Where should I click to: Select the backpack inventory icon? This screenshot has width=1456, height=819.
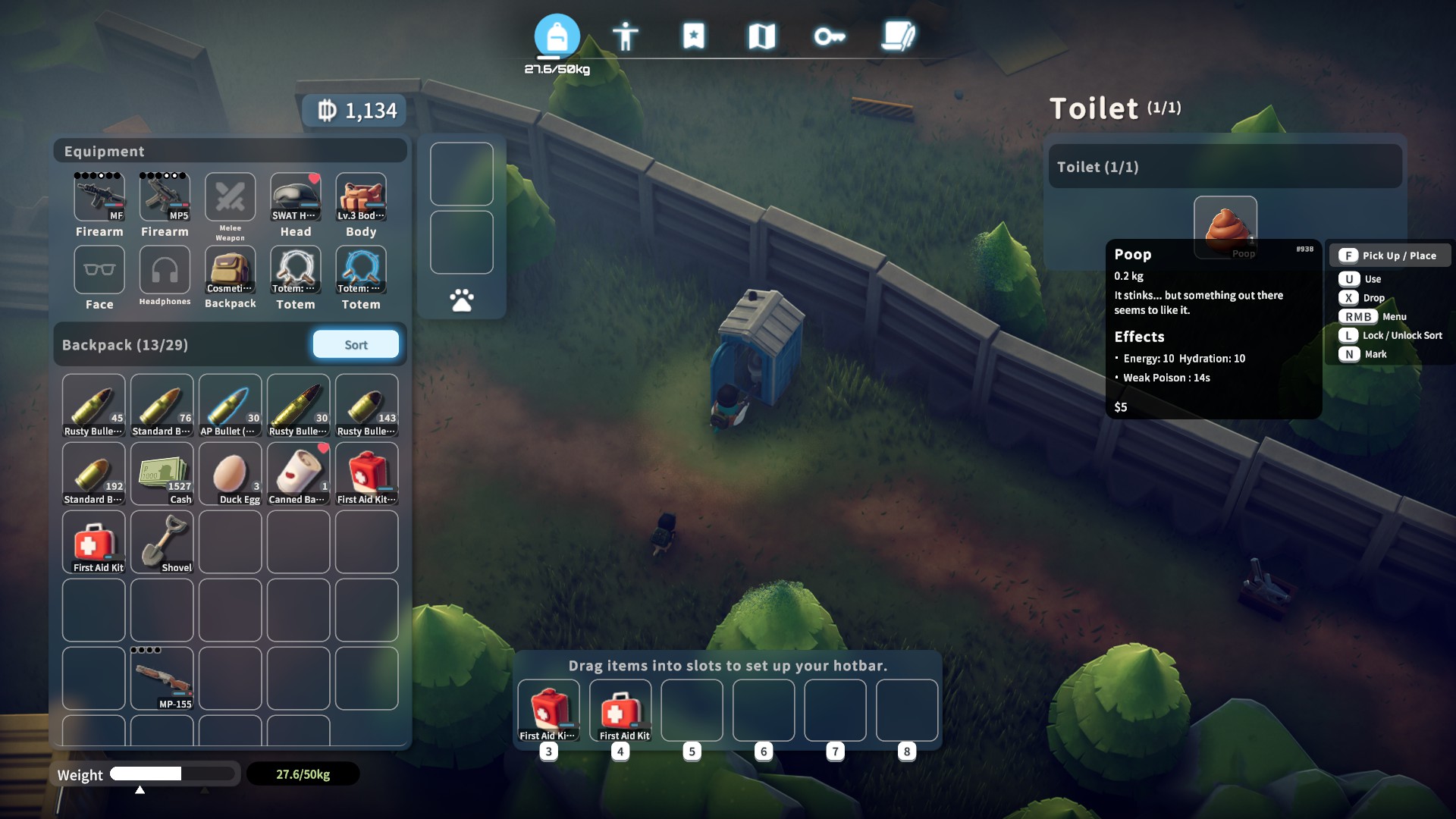click(x=557, y=35)
